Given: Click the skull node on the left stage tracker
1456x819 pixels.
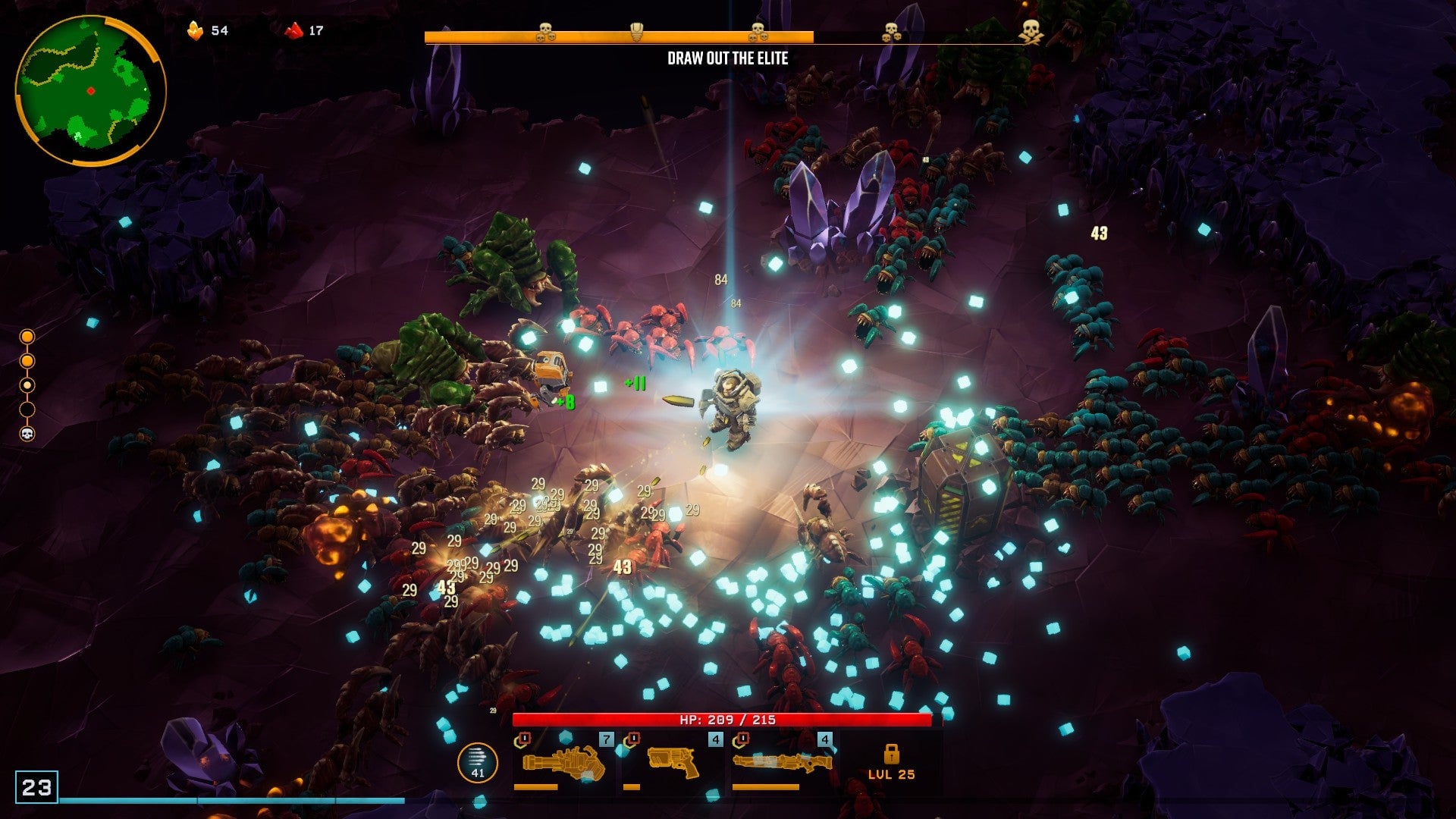Looking at the screenshot, I should point(27,434).
